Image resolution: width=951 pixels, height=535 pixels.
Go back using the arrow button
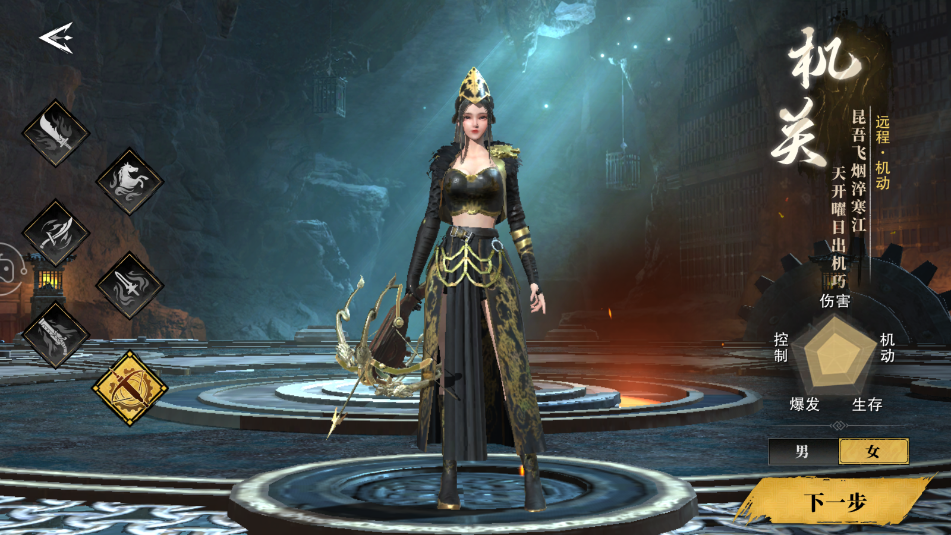point(56,38)
